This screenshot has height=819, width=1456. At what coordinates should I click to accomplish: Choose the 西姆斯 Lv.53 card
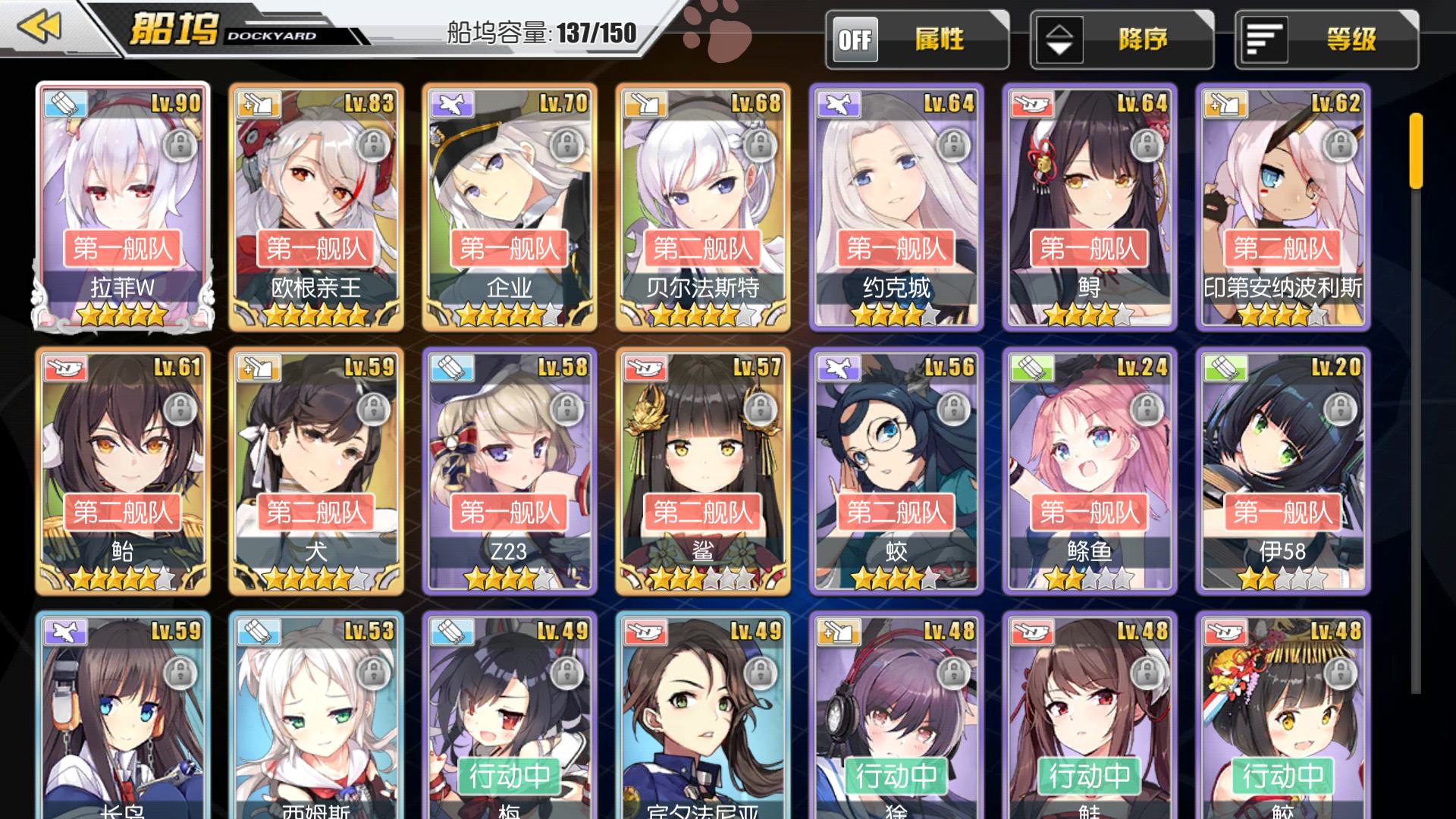pyautogui.click(x=316, y=717)
